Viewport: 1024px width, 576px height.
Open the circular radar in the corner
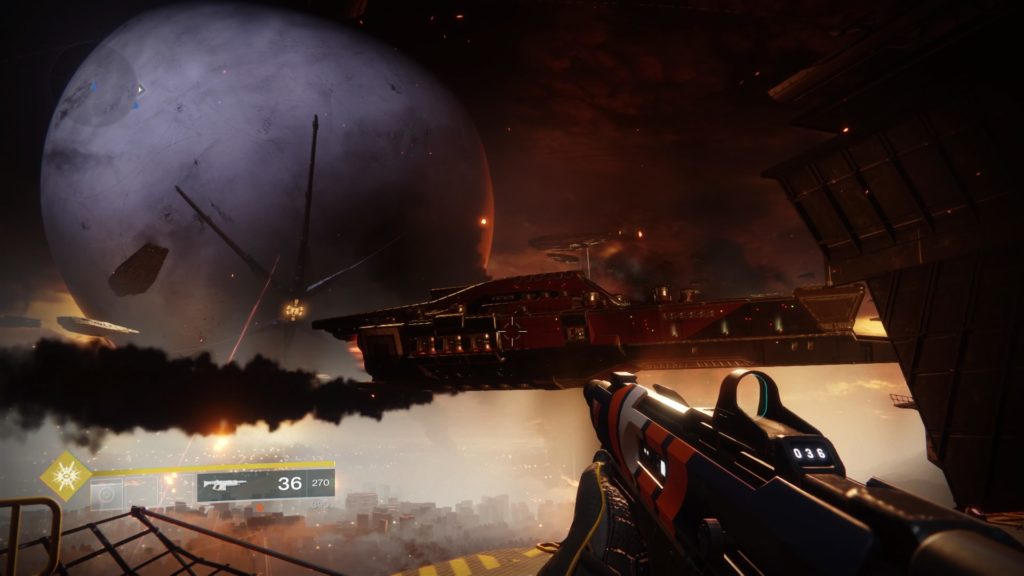(x=98, y=86)
